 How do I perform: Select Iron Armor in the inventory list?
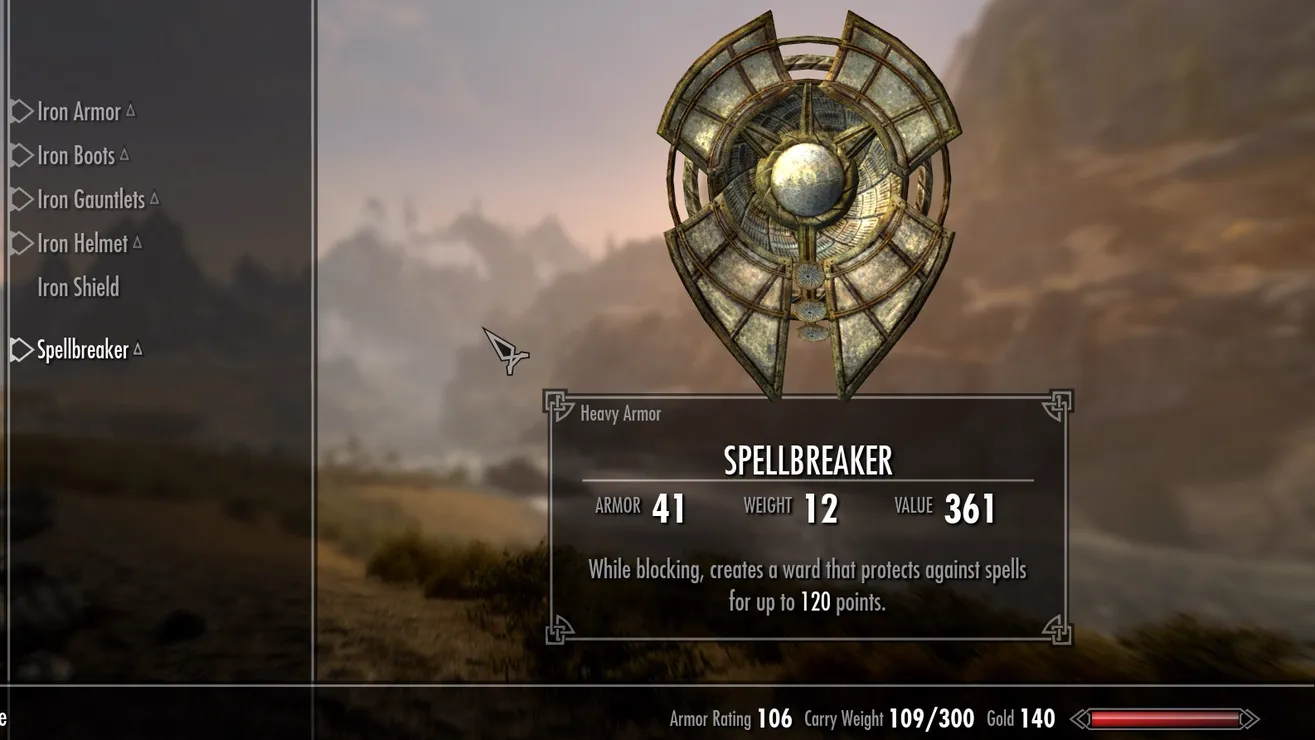point(79,112)
